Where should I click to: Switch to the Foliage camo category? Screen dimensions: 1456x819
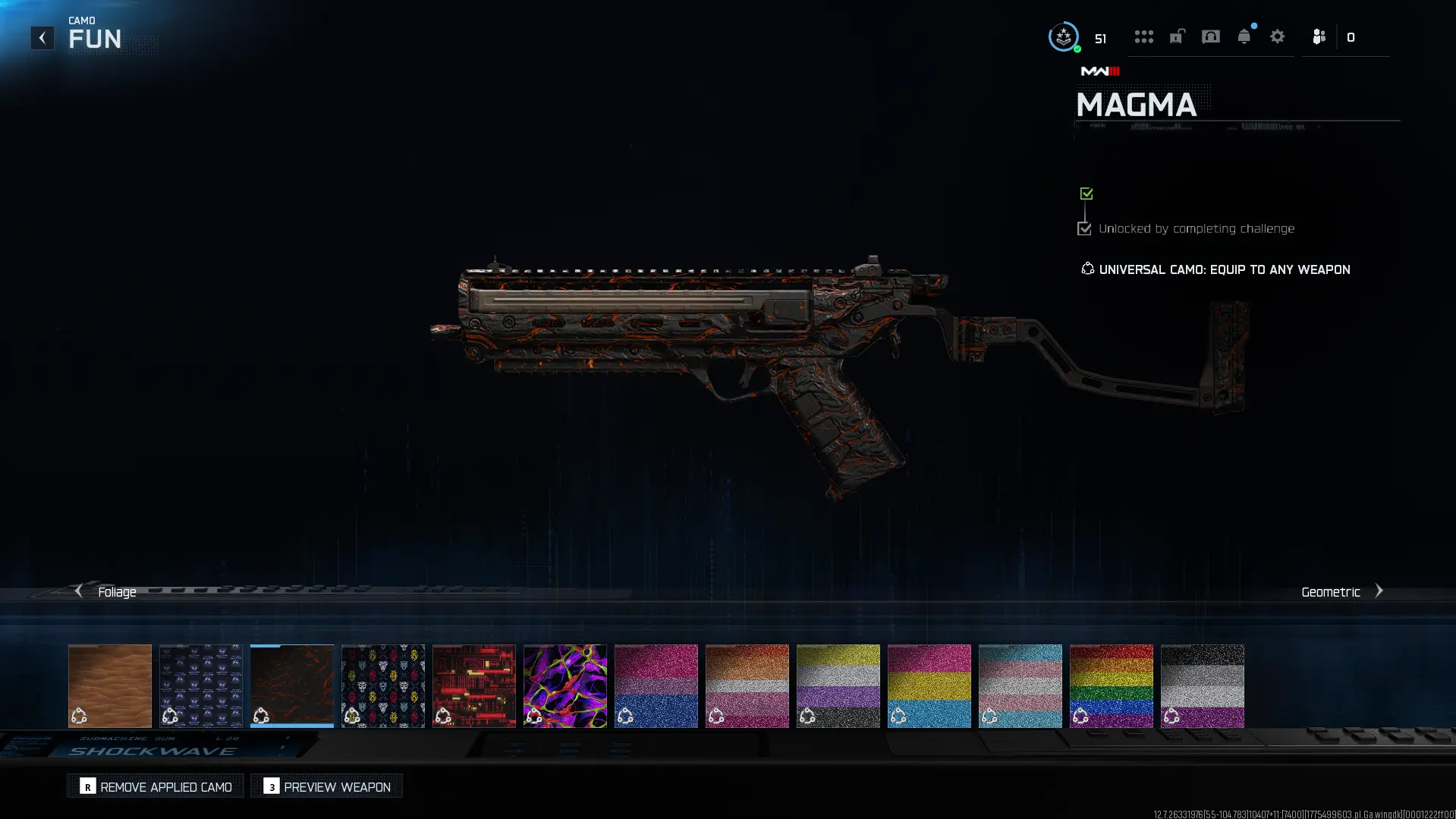(106, 591)
